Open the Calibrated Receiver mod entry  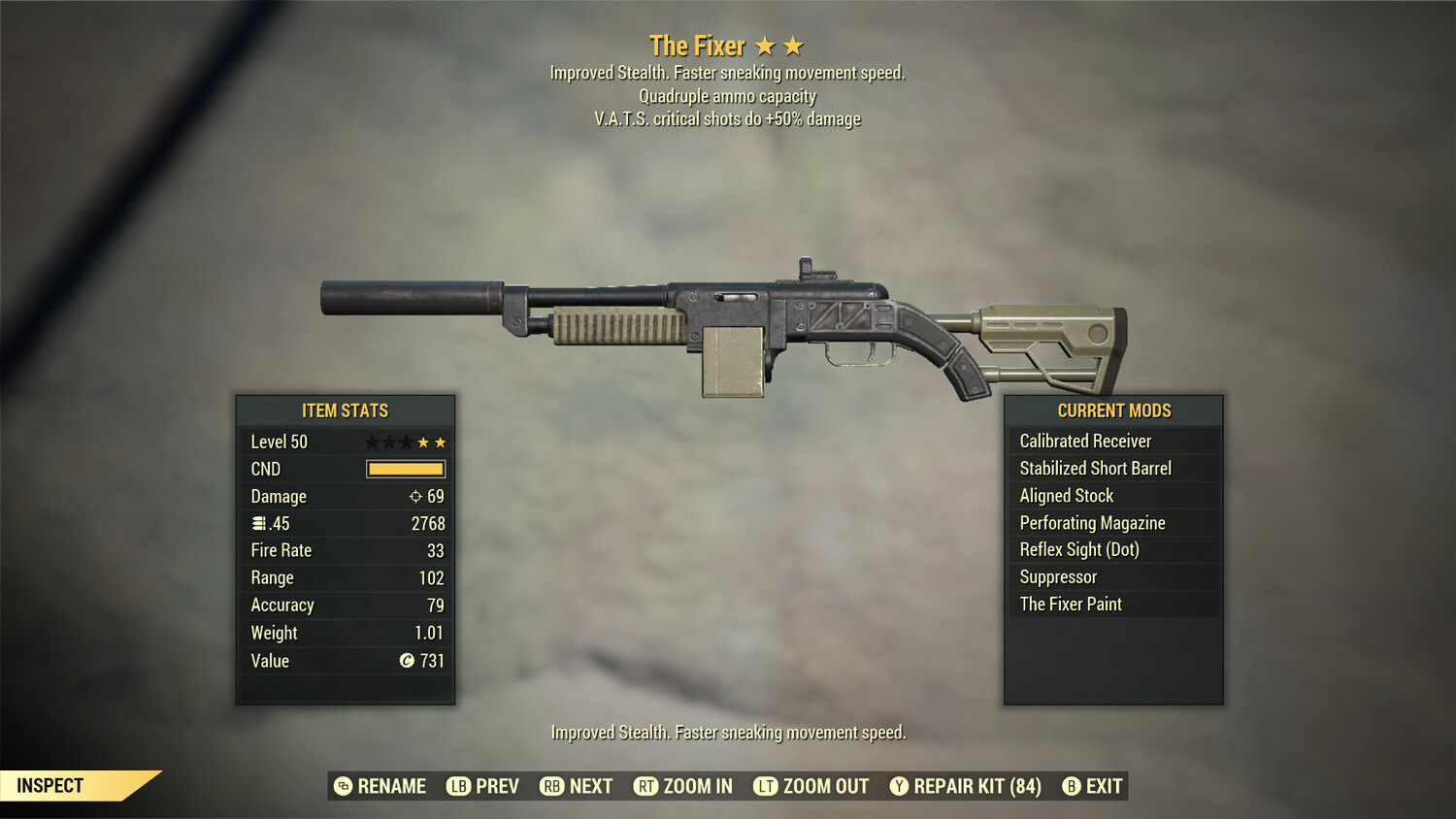[1084, 441]
